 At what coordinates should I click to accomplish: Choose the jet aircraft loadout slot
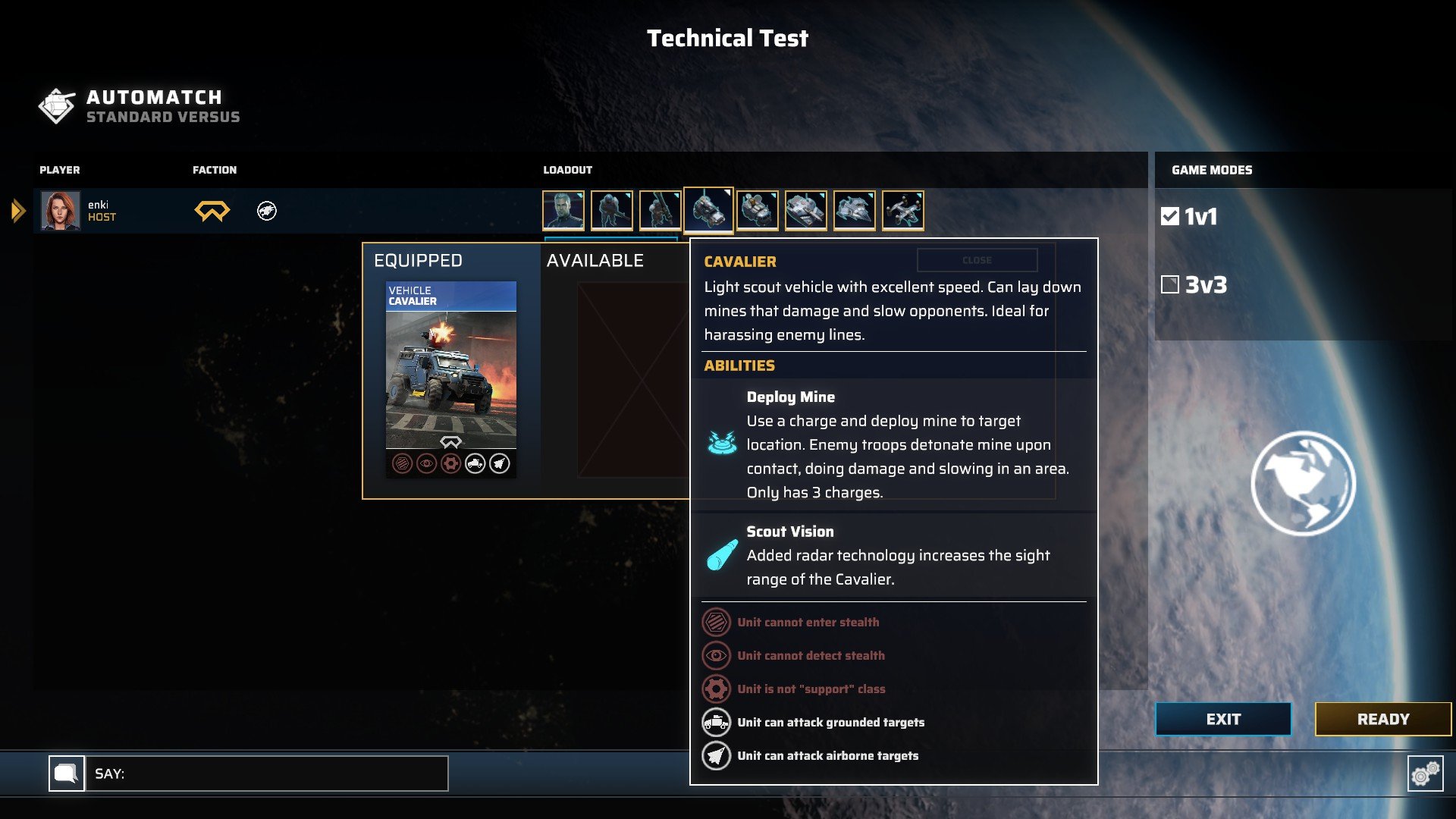(854, 210)
